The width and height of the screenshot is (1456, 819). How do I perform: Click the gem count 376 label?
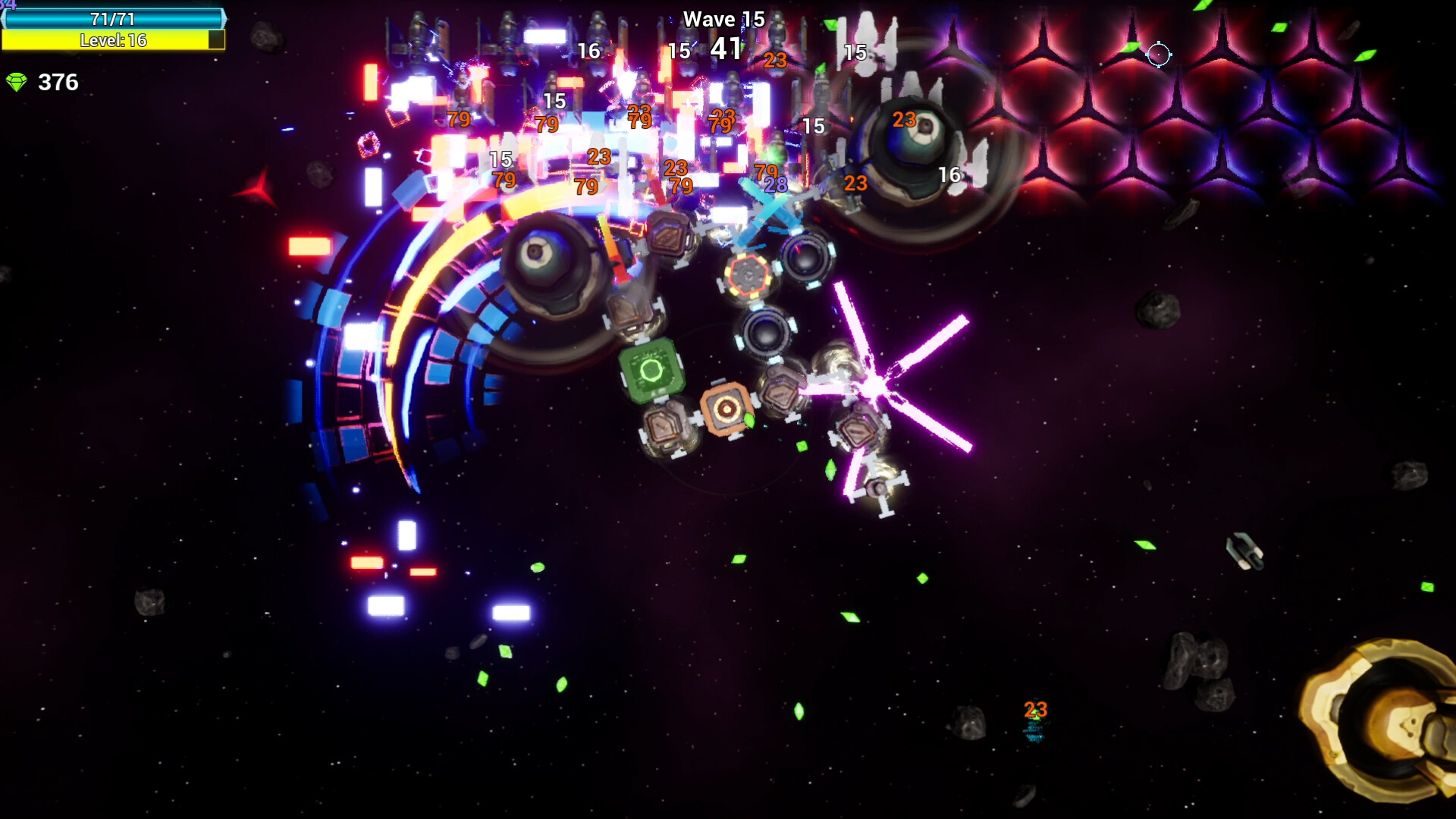58,83
